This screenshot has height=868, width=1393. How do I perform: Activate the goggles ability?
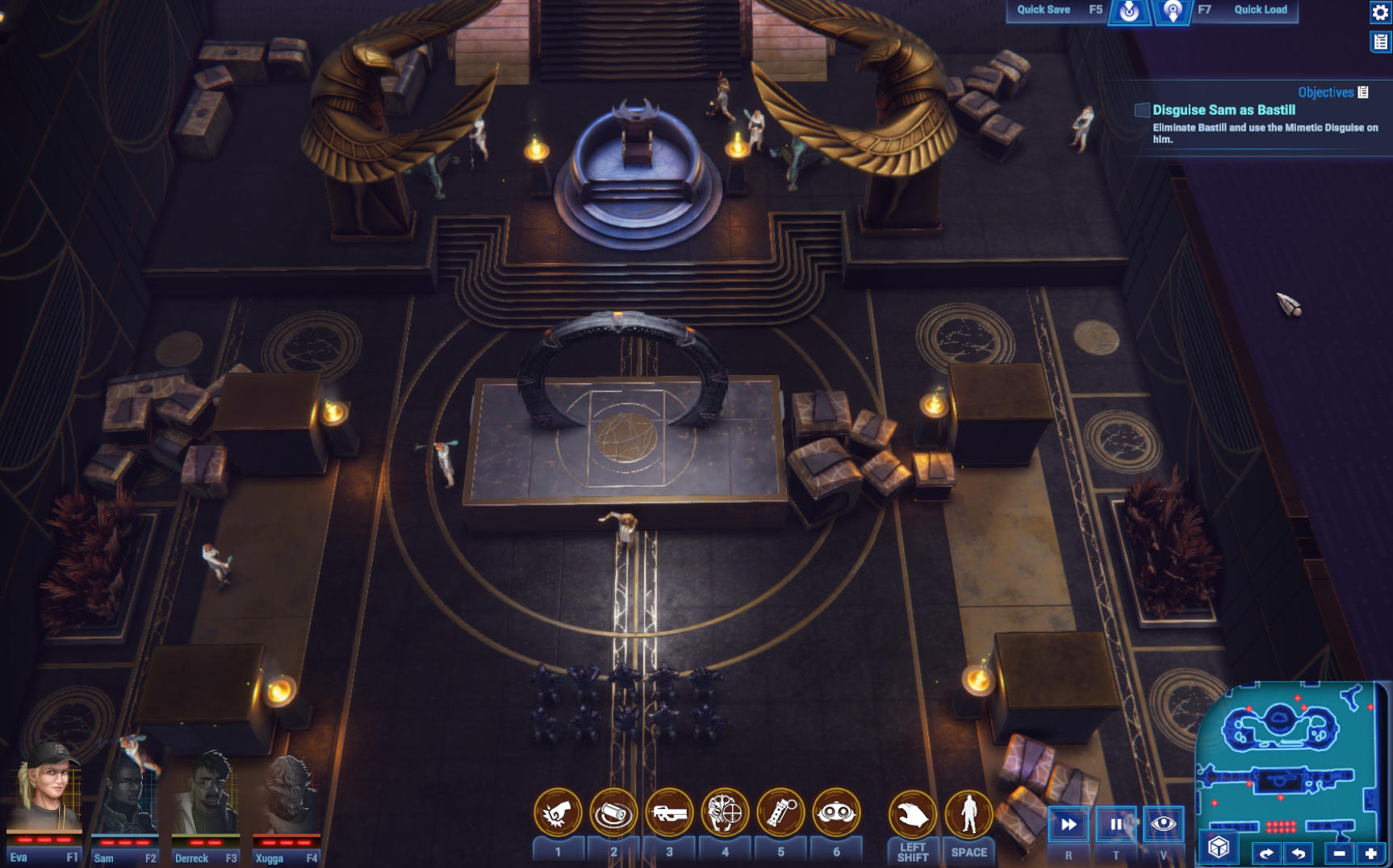point(836,812)
